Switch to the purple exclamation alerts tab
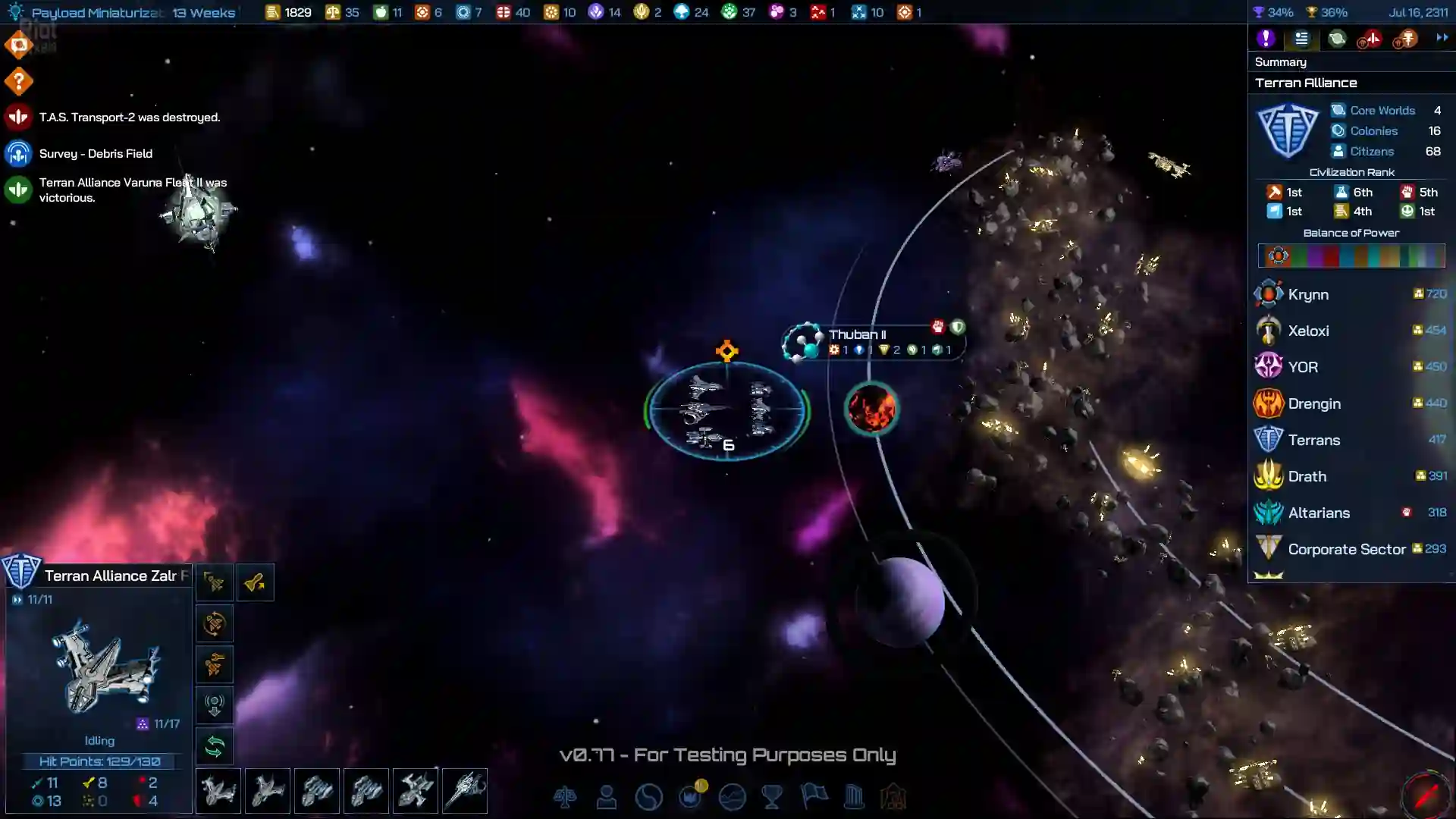Screen dimensions: 1456x819 tap(1266, 39)
